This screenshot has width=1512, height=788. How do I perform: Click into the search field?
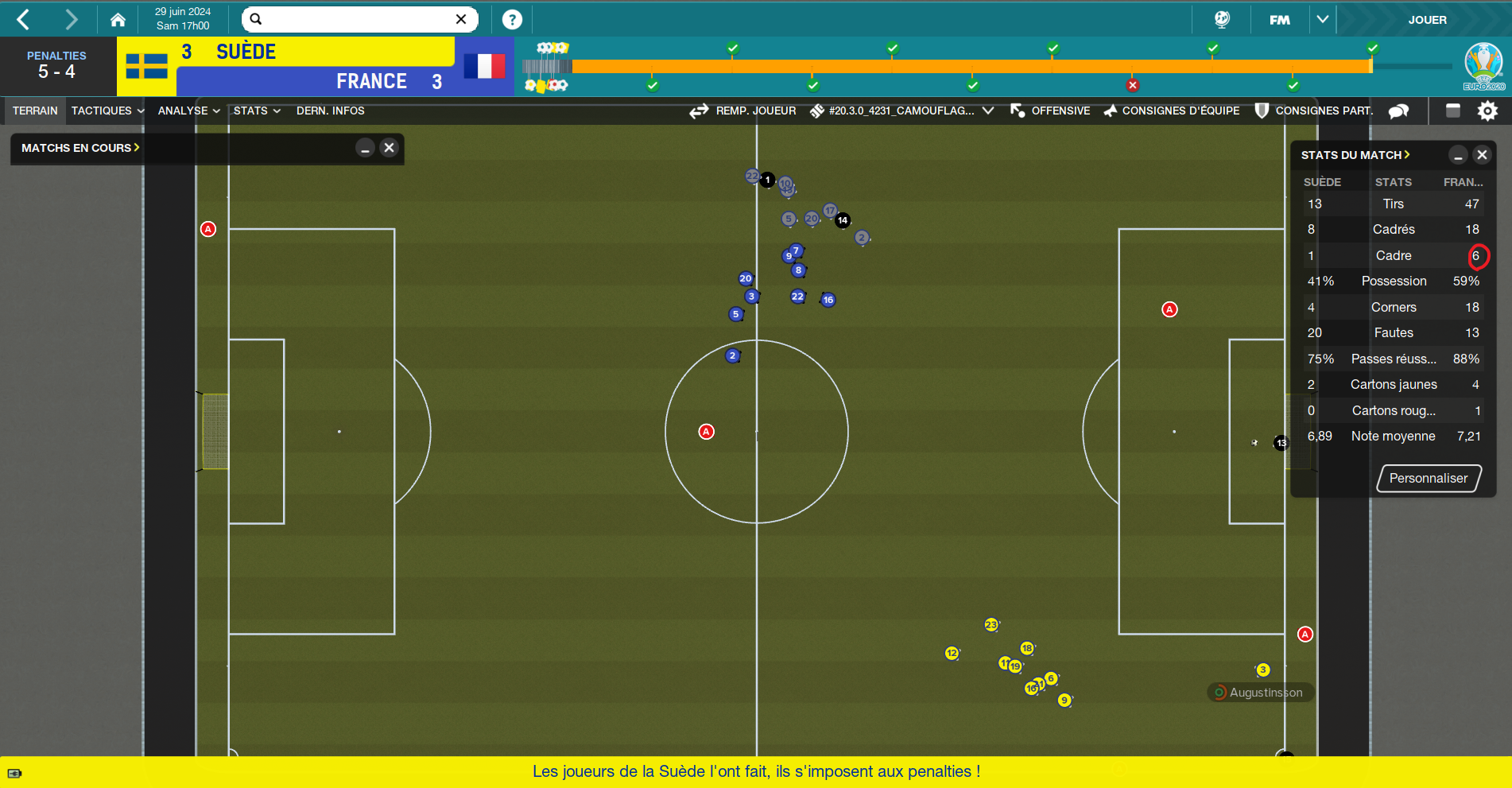(x=358, y=19)
